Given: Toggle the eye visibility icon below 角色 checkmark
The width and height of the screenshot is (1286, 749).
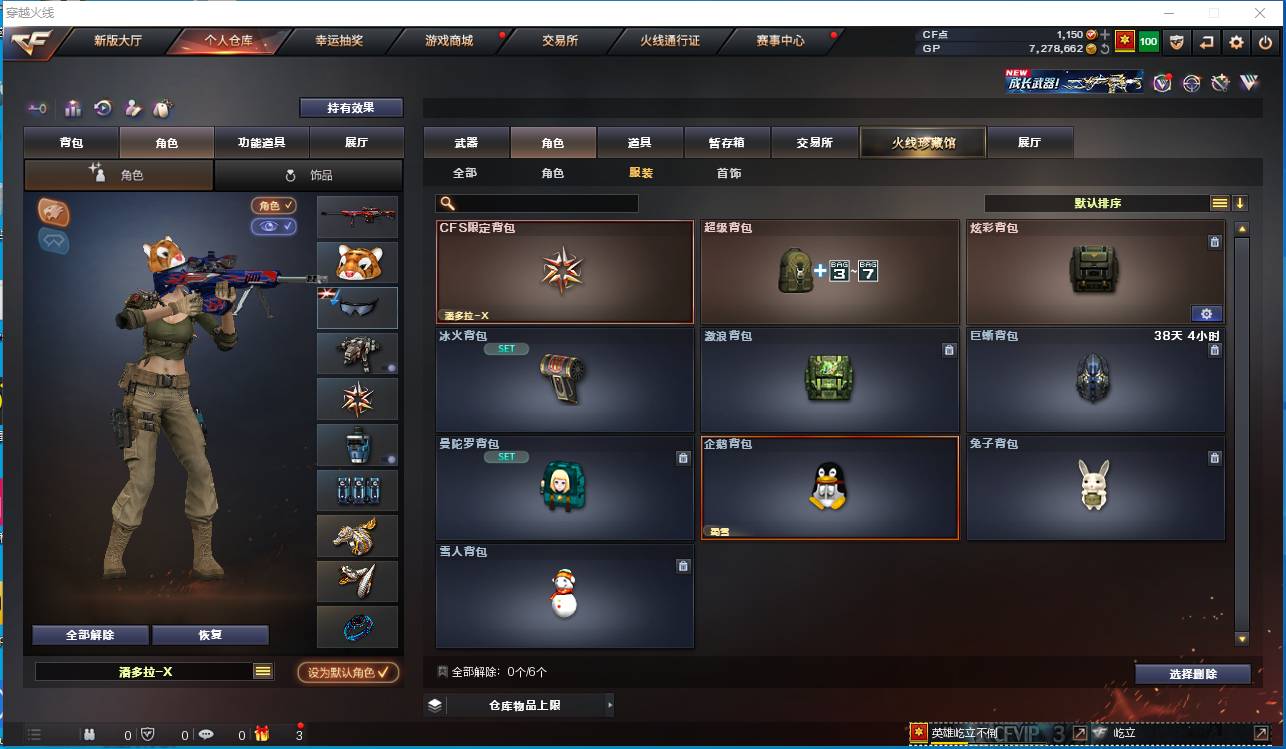Looking at the screenshot, I should coord(273,227).
